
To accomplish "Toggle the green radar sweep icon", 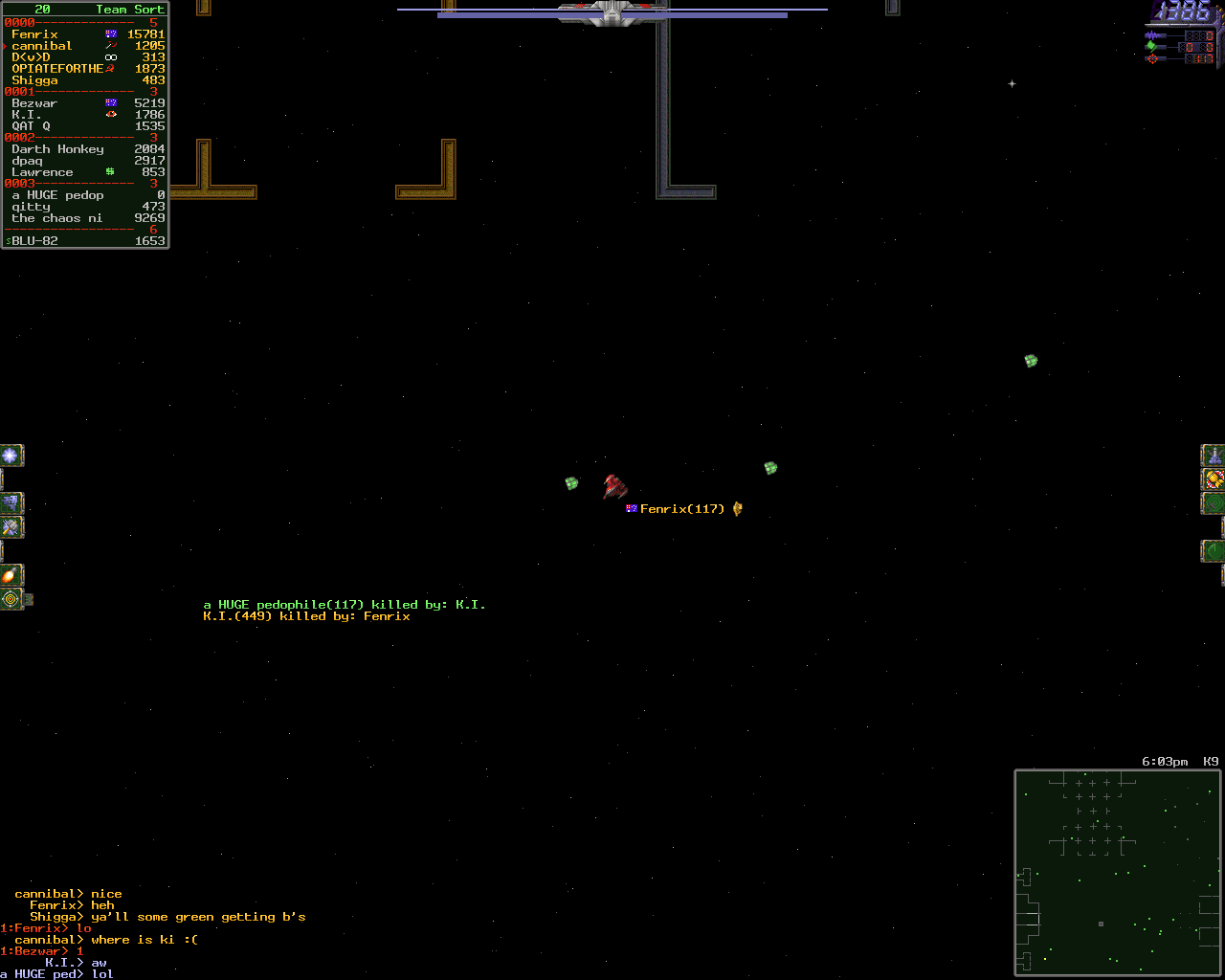I will pos(1214,551).
